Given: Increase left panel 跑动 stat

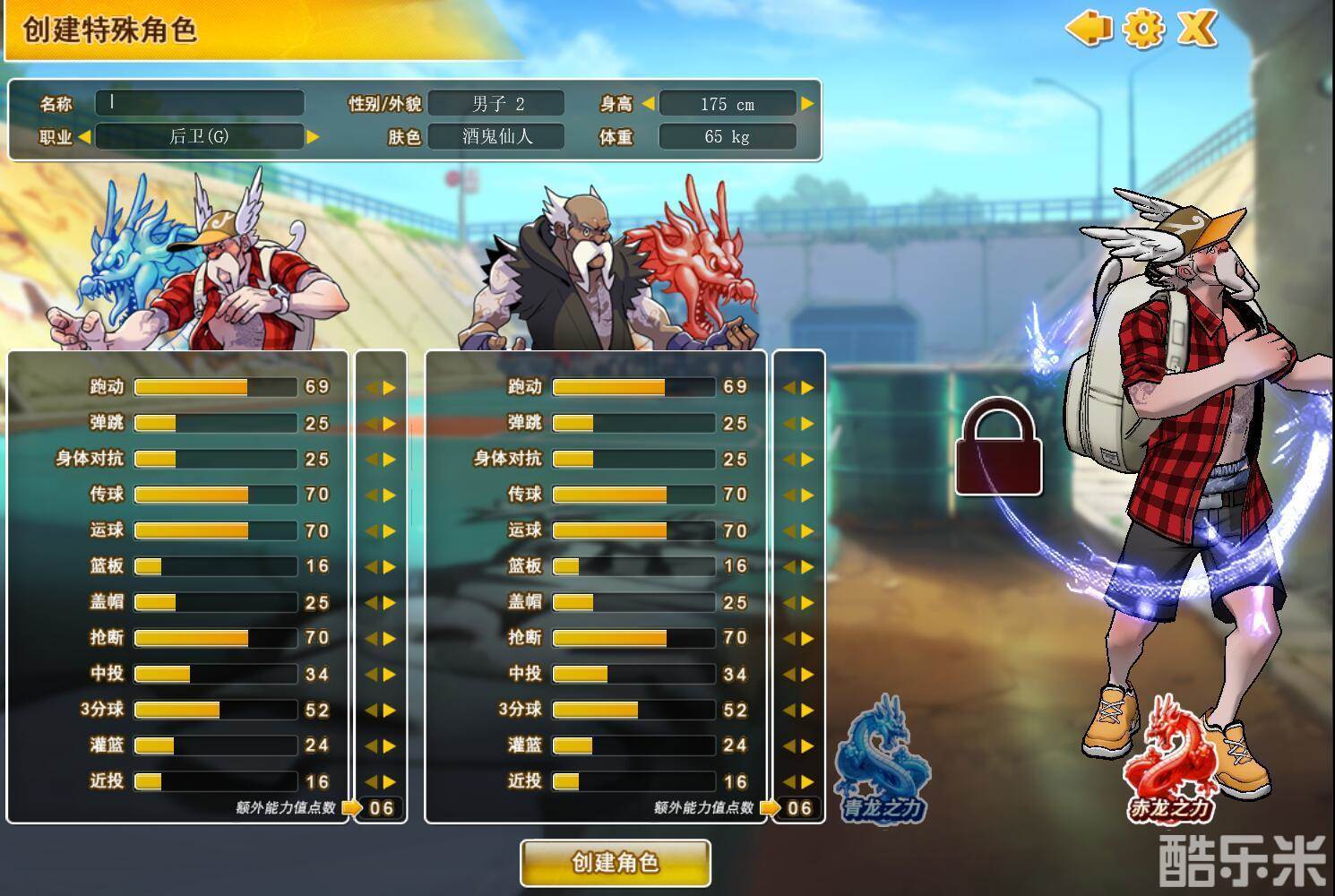Looking at the screenshot, I should tap(390, 388).
